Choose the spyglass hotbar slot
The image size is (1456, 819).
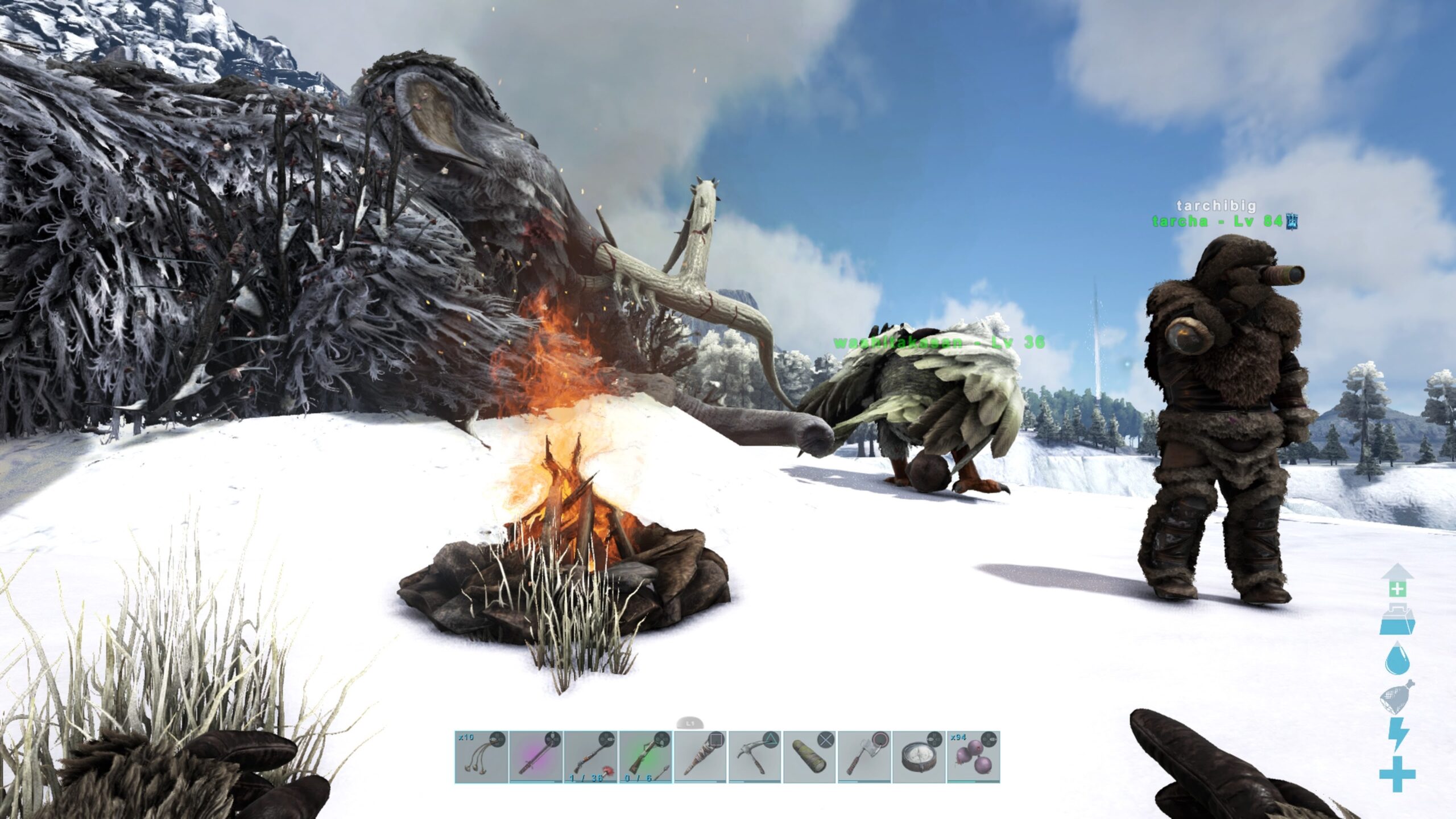[x=809, y=757]
